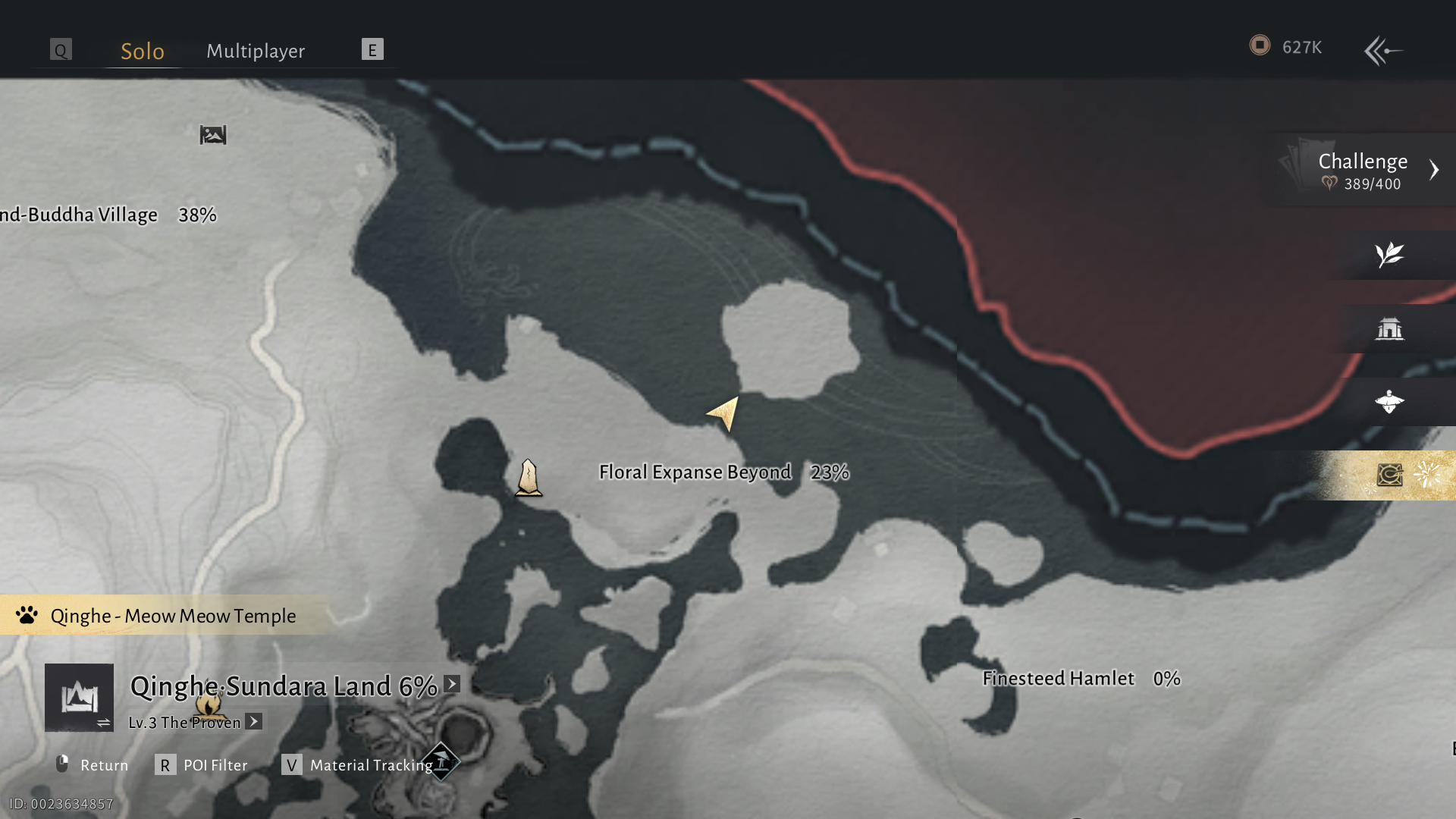The width and height of the screenshot is (1456, 819).
Task: Click the Return button
Action: 93,765
